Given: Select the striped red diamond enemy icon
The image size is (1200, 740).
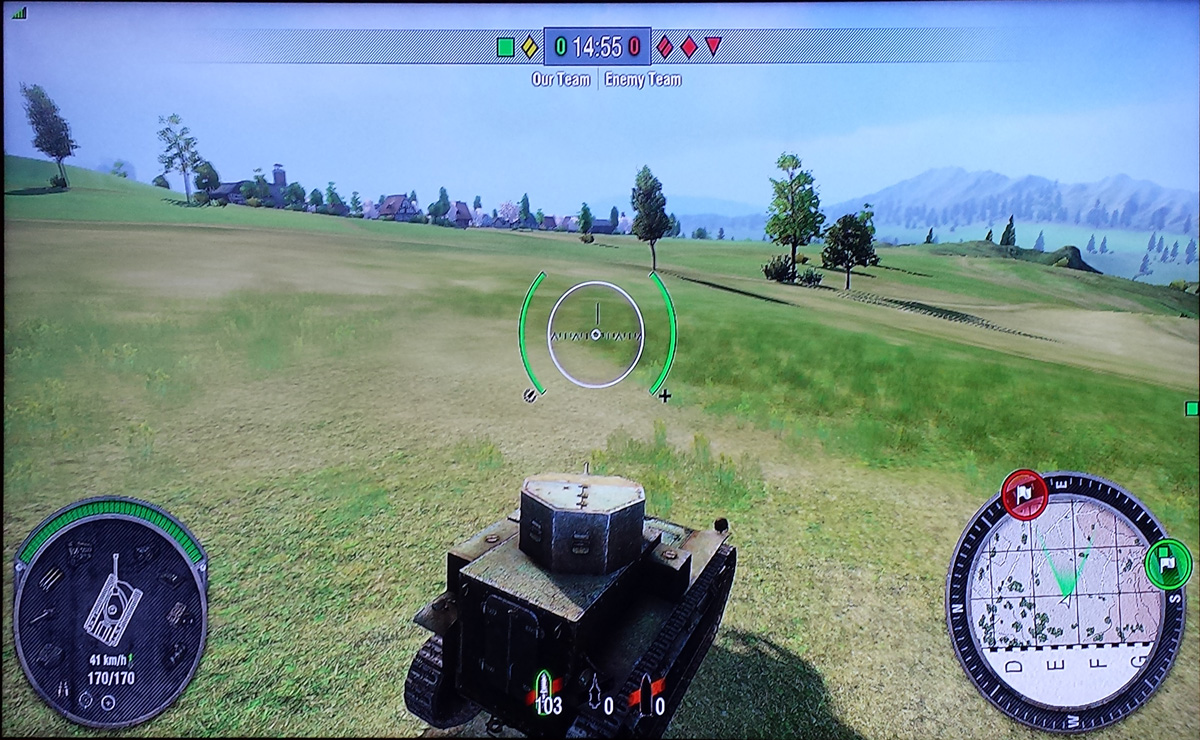Looking at the screenshot, I should [665, 46].
